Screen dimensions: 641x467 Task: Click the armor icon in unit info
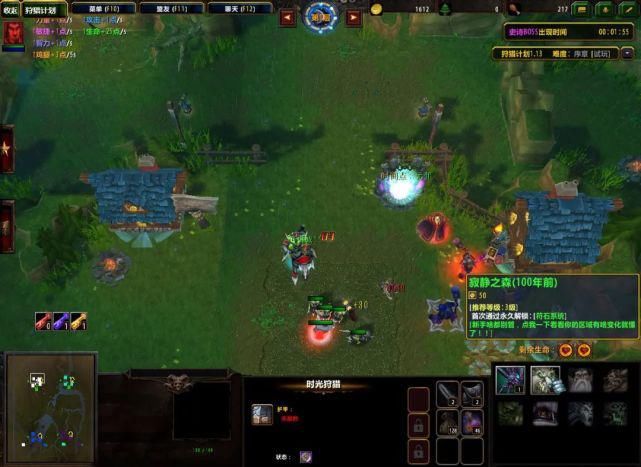pos(261,414)
